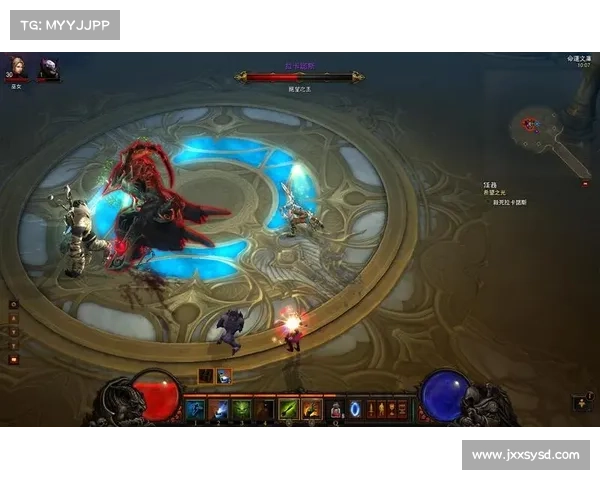Click the TG: MYYJJPP watermark label

click(x=64, y=24)
